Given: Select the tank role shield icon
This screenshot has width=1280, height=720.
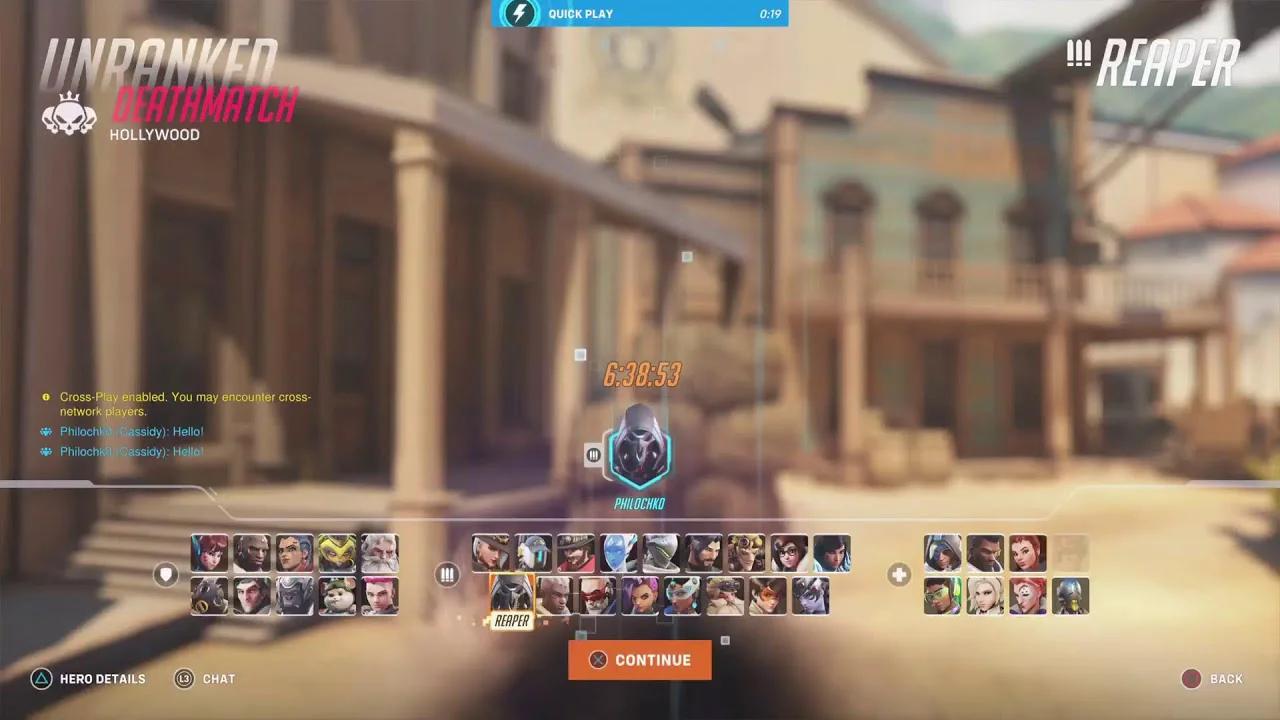Looking at the screenshot, I should coord(166,575).
